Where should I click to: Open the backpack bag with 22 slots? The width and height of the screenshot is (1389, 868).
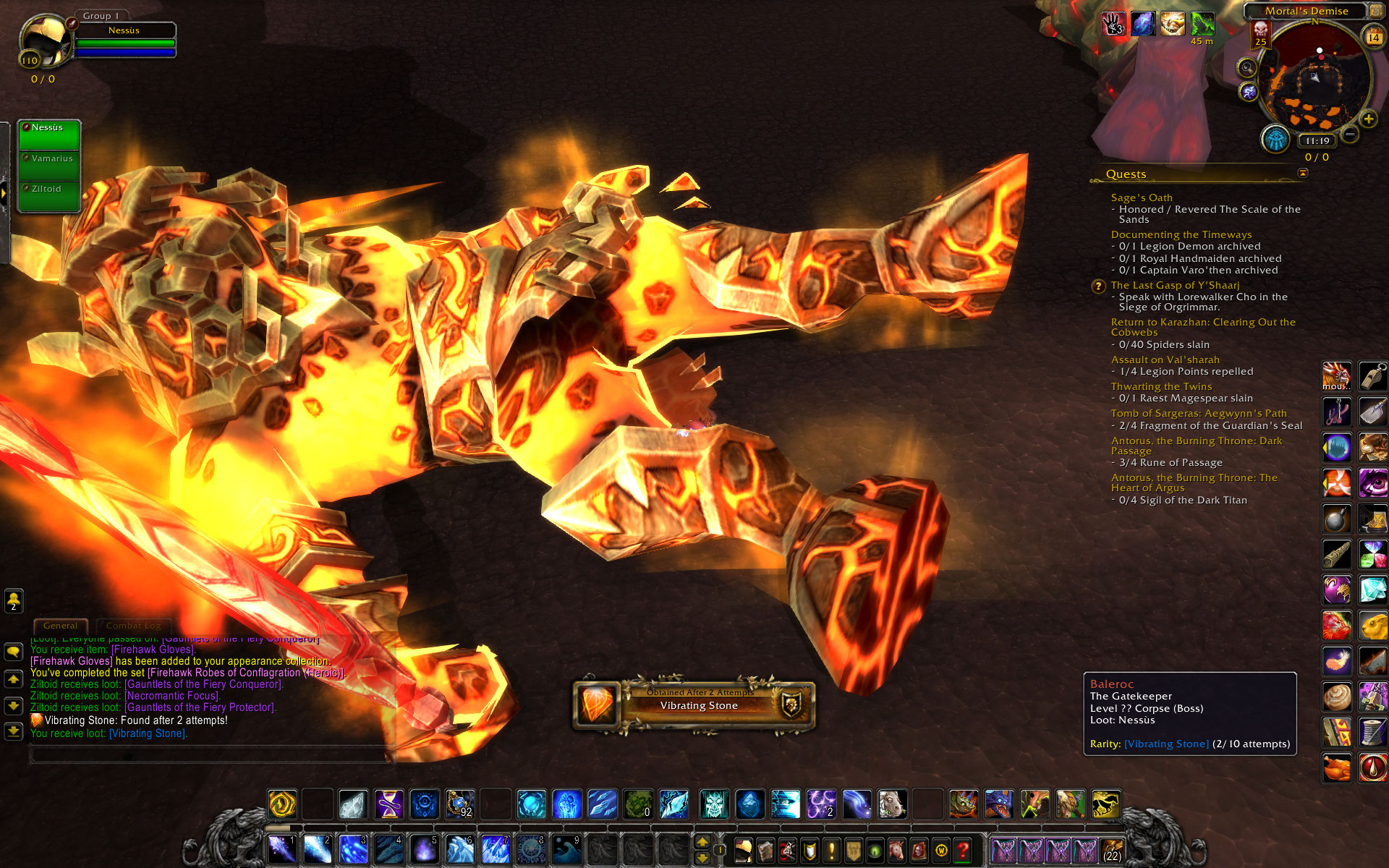click(x=1112, y=850)
